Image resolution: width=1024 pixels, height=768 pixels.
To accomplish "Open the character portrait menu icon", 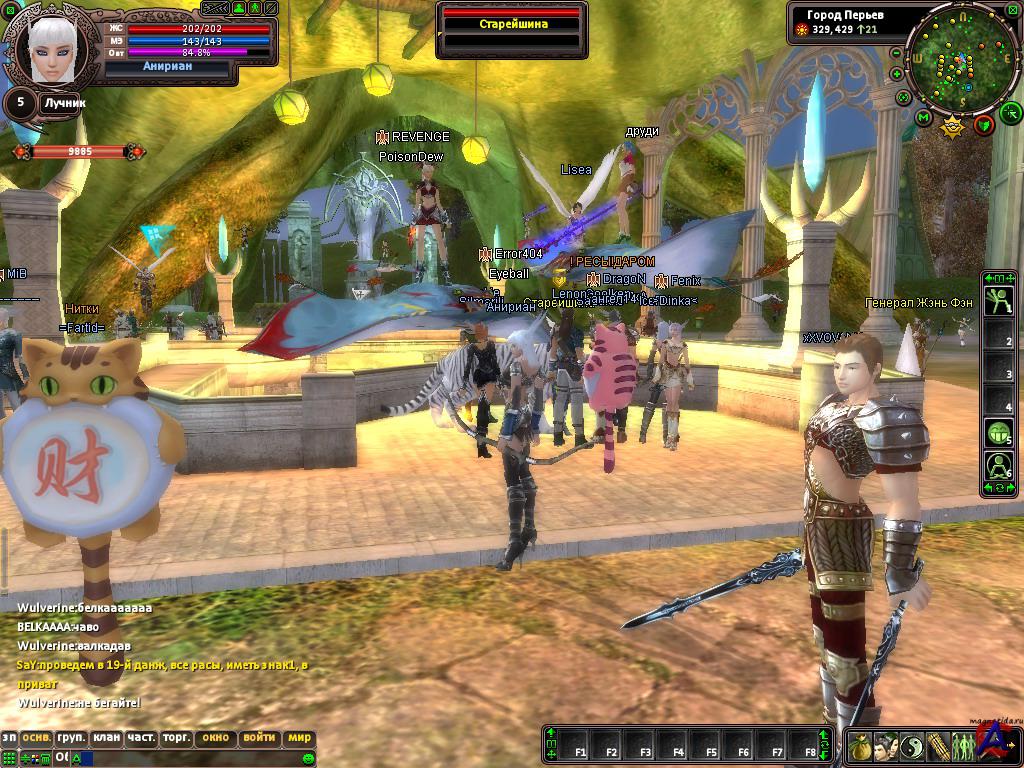I will point(884,746).
